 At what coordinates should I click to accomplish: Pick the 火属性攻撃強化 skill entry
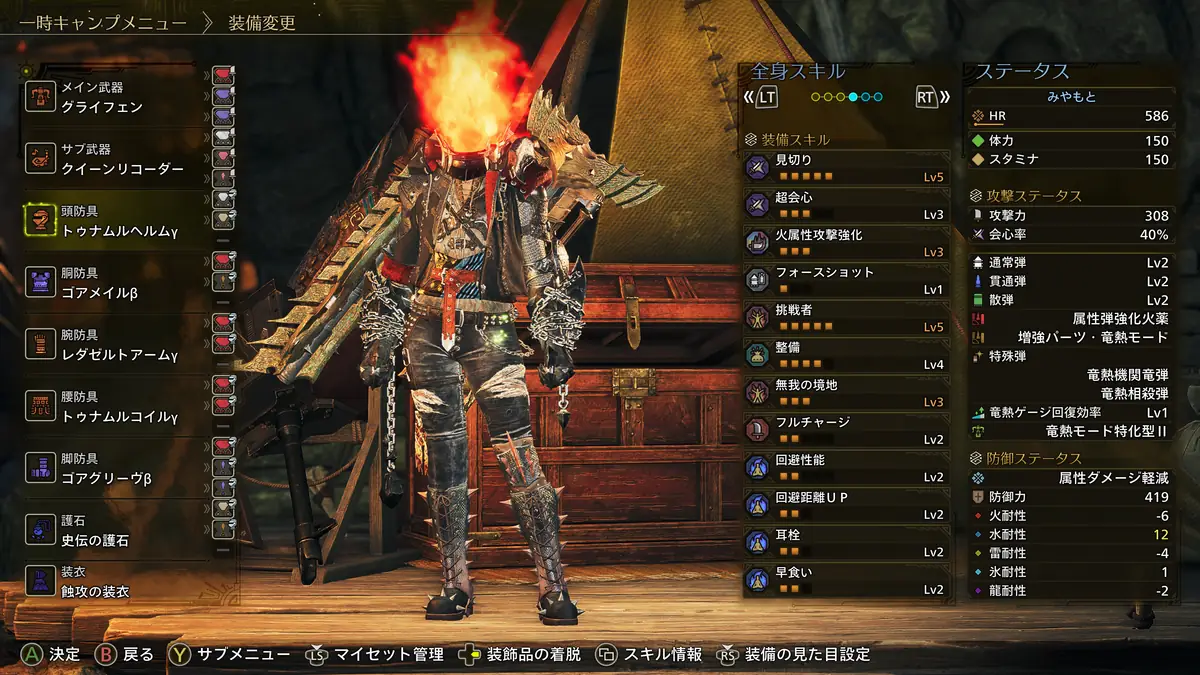845,243
